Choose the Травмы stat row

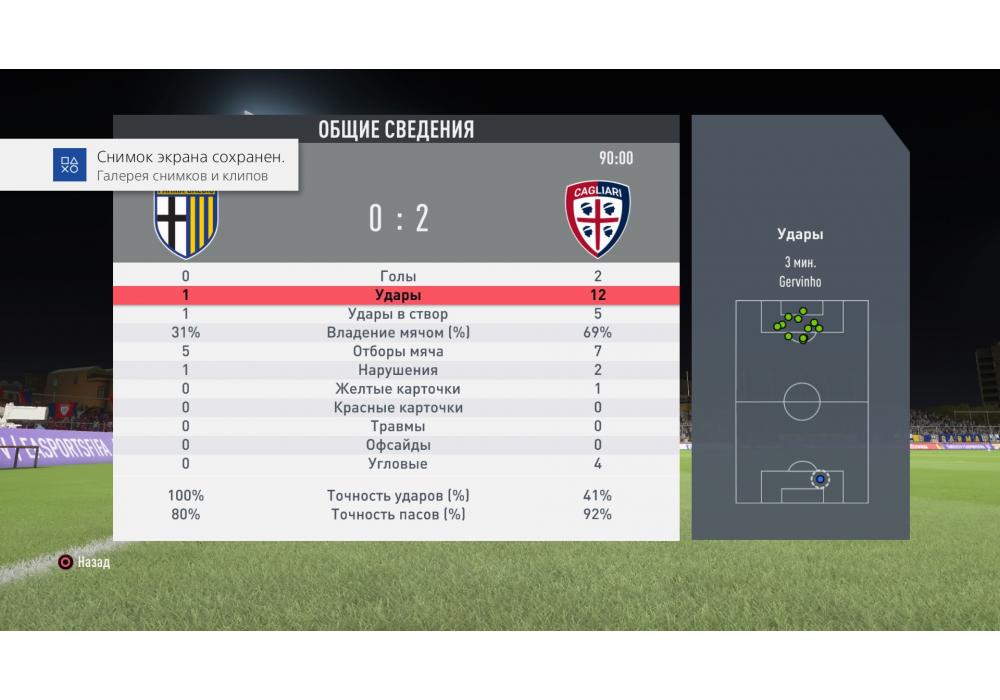coord(397,427)
